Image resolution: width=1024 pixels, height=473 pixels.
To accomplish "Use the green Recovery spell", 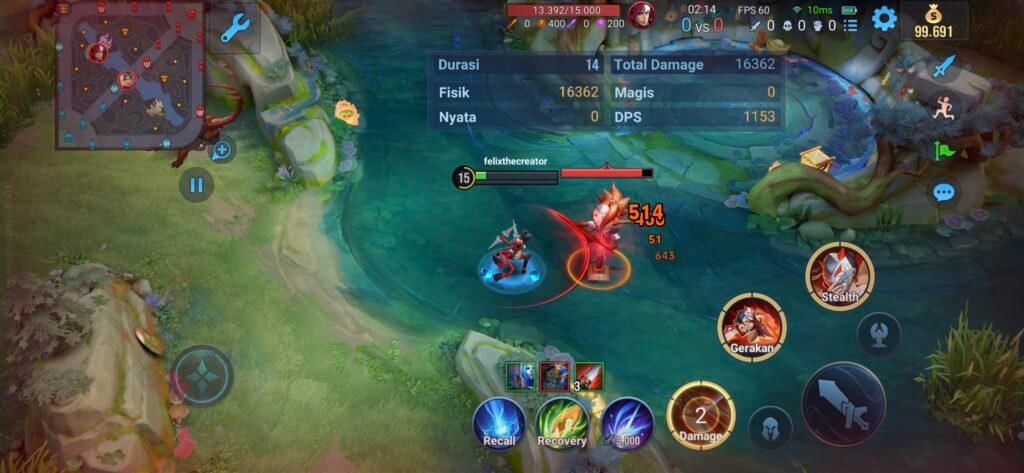I will 562,422.
